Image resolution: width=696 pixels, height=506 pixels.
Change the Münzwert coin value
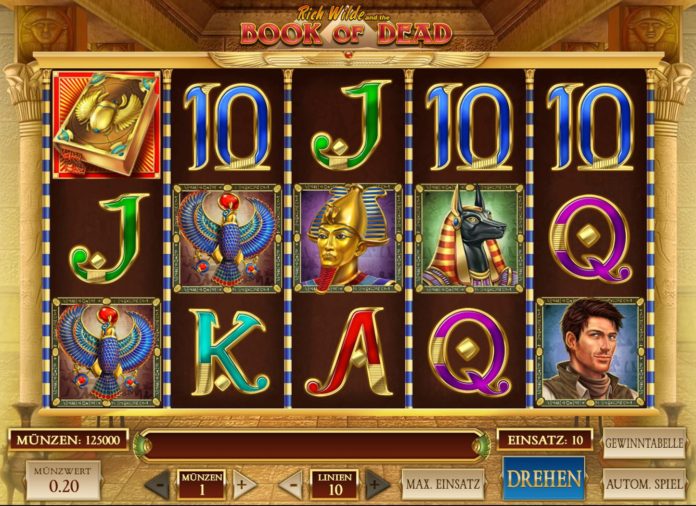click(x=63, y=481)
